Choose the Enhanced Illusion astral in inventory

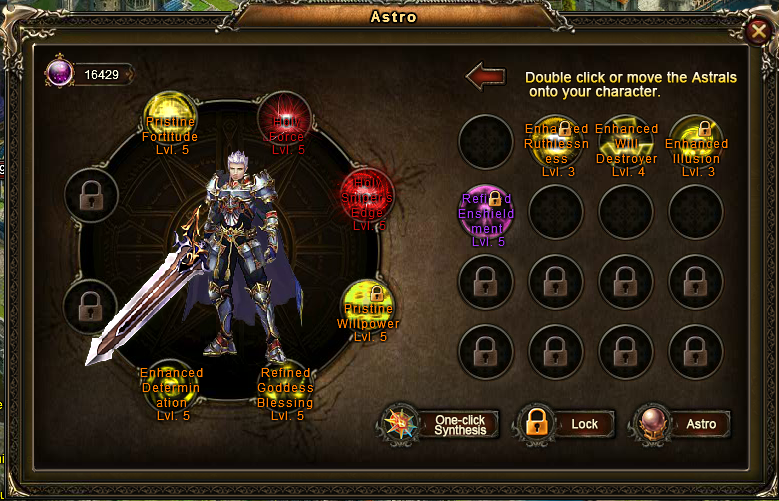point(696,143)
